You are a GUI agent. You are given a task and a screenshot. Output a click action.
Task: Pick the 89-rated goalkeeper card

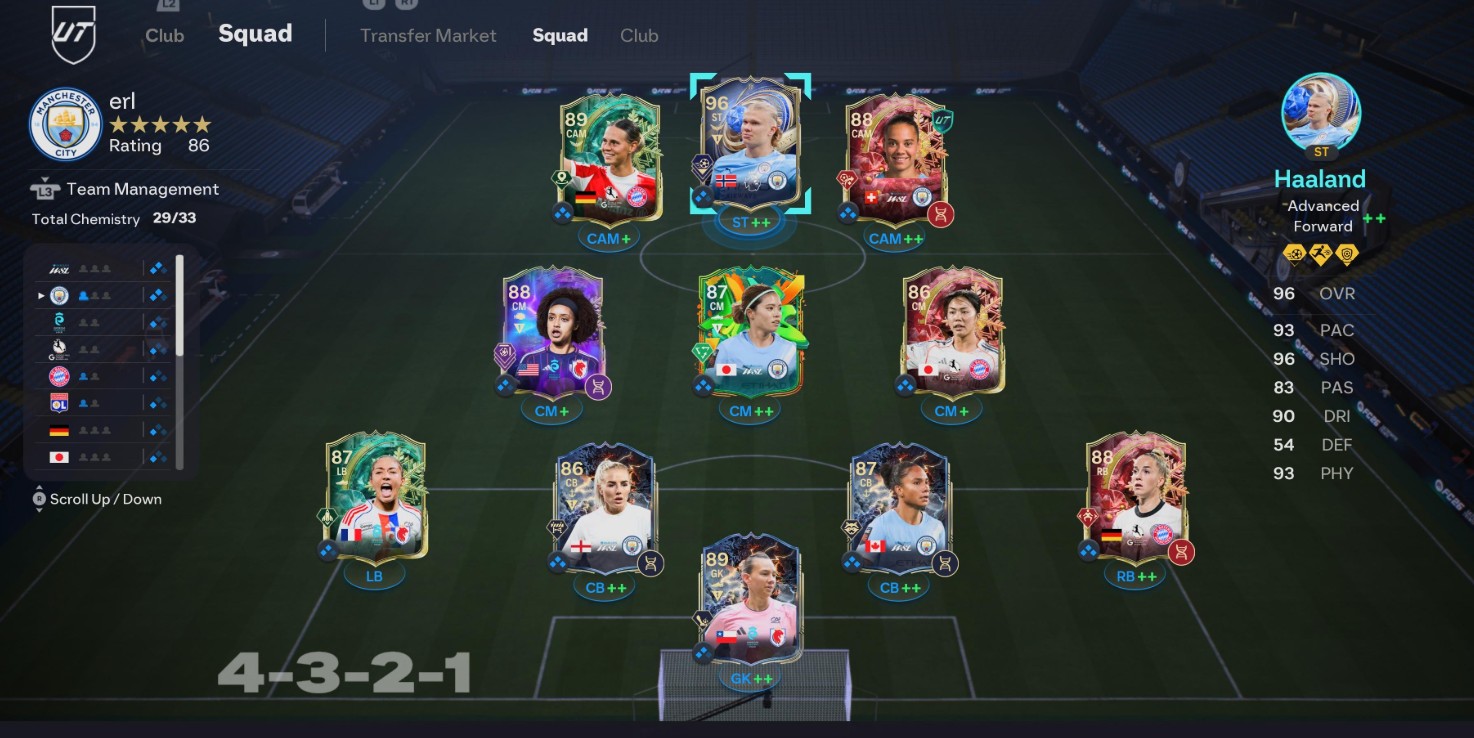(751, 599)
